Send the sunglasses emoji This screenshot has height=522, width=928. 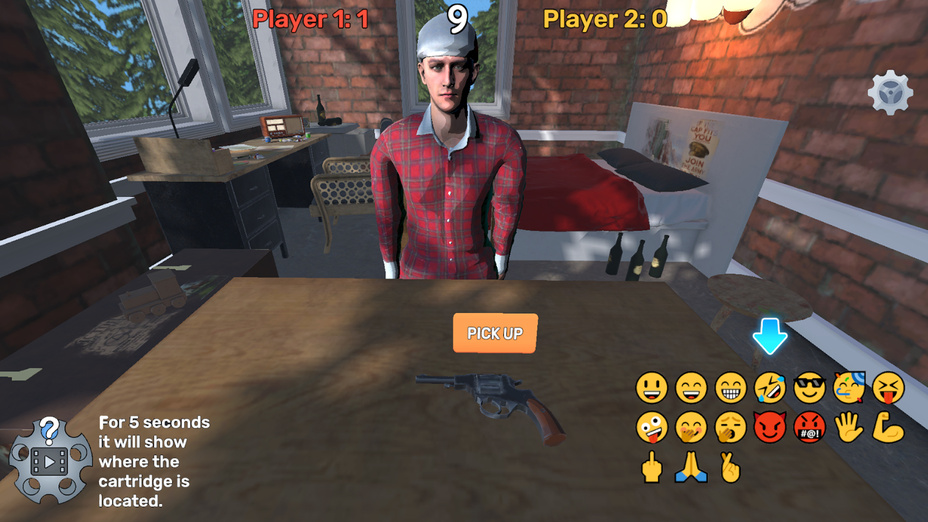(x=809, y=387)
